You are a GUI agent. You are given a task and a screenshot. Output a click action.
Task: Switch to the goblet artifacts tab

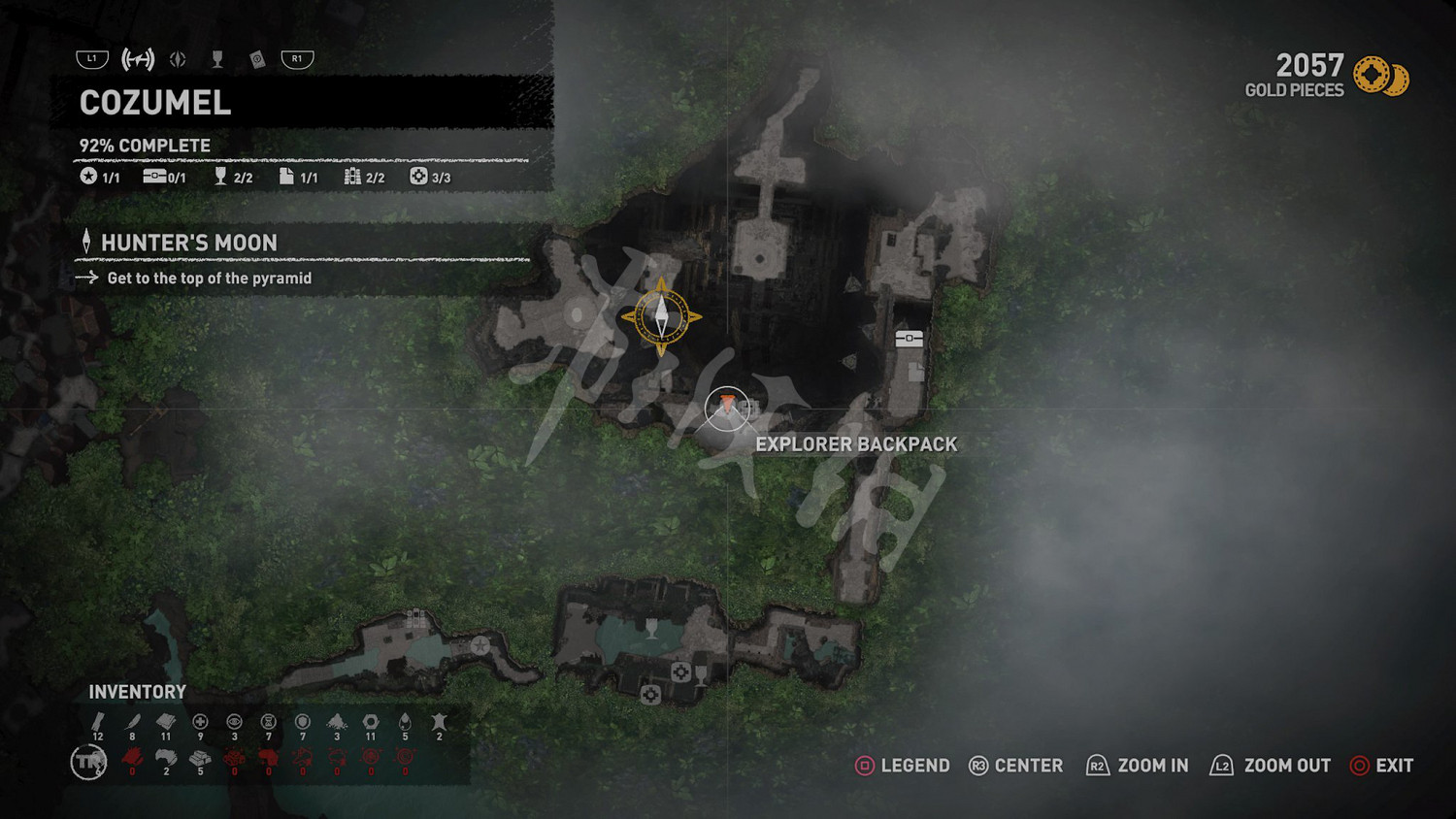click(217, 60)
